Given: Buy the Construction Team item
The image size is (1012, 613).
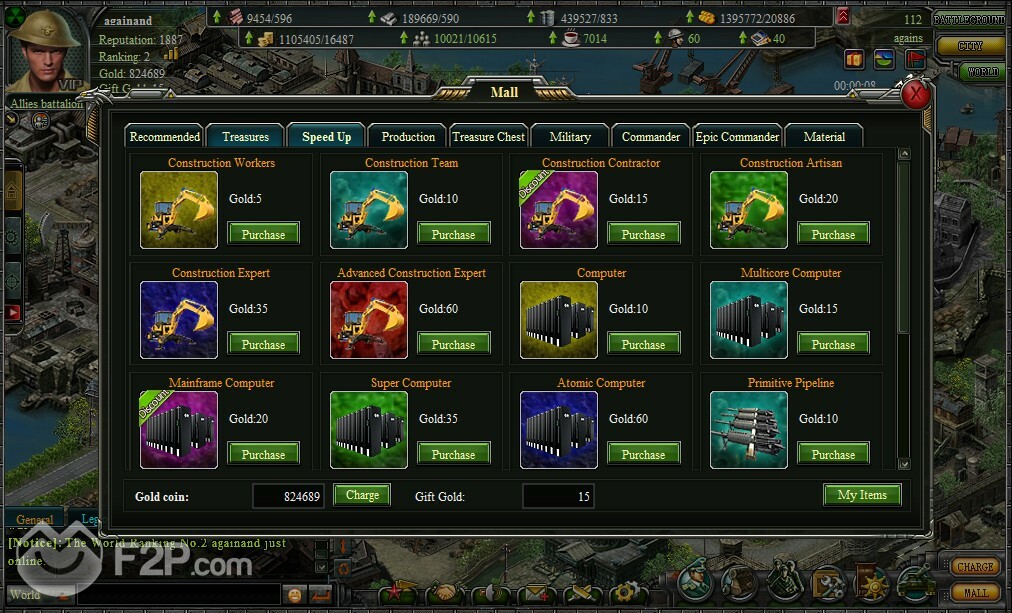Looking at the screenshot, I should coord(454,234).
